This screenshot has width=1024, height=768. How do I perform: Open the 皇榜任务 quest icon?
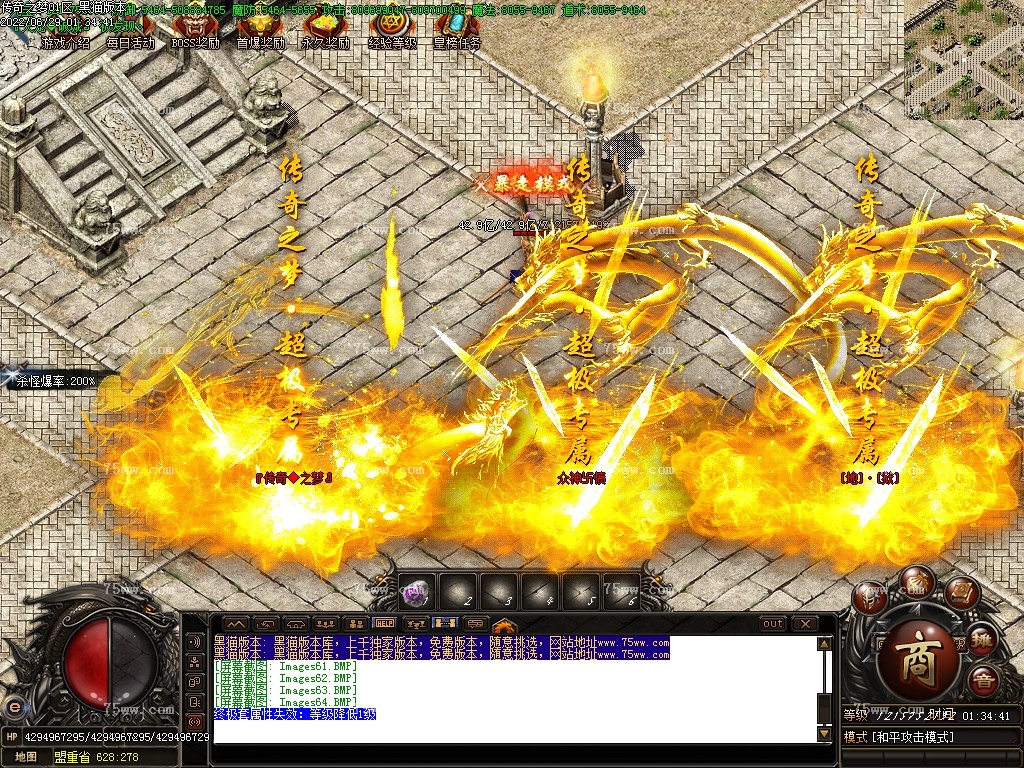coord(457,32)
